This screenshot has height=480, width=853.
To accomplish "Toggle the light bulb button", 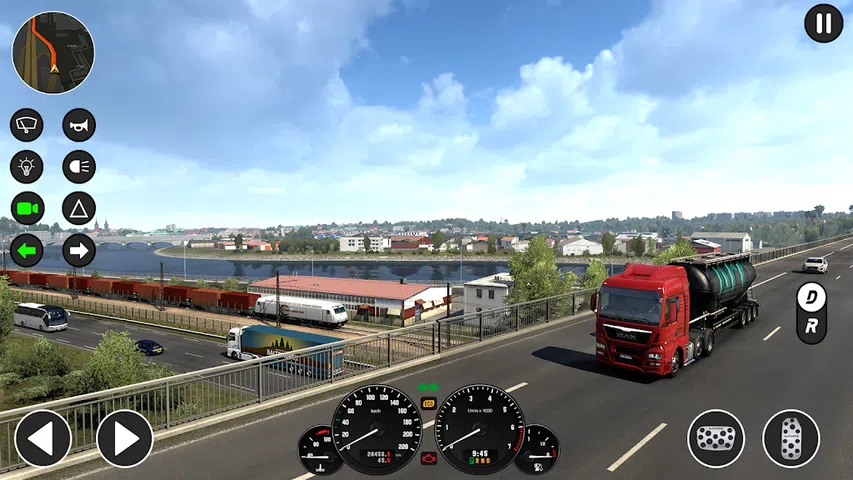I will pos(27,167).
